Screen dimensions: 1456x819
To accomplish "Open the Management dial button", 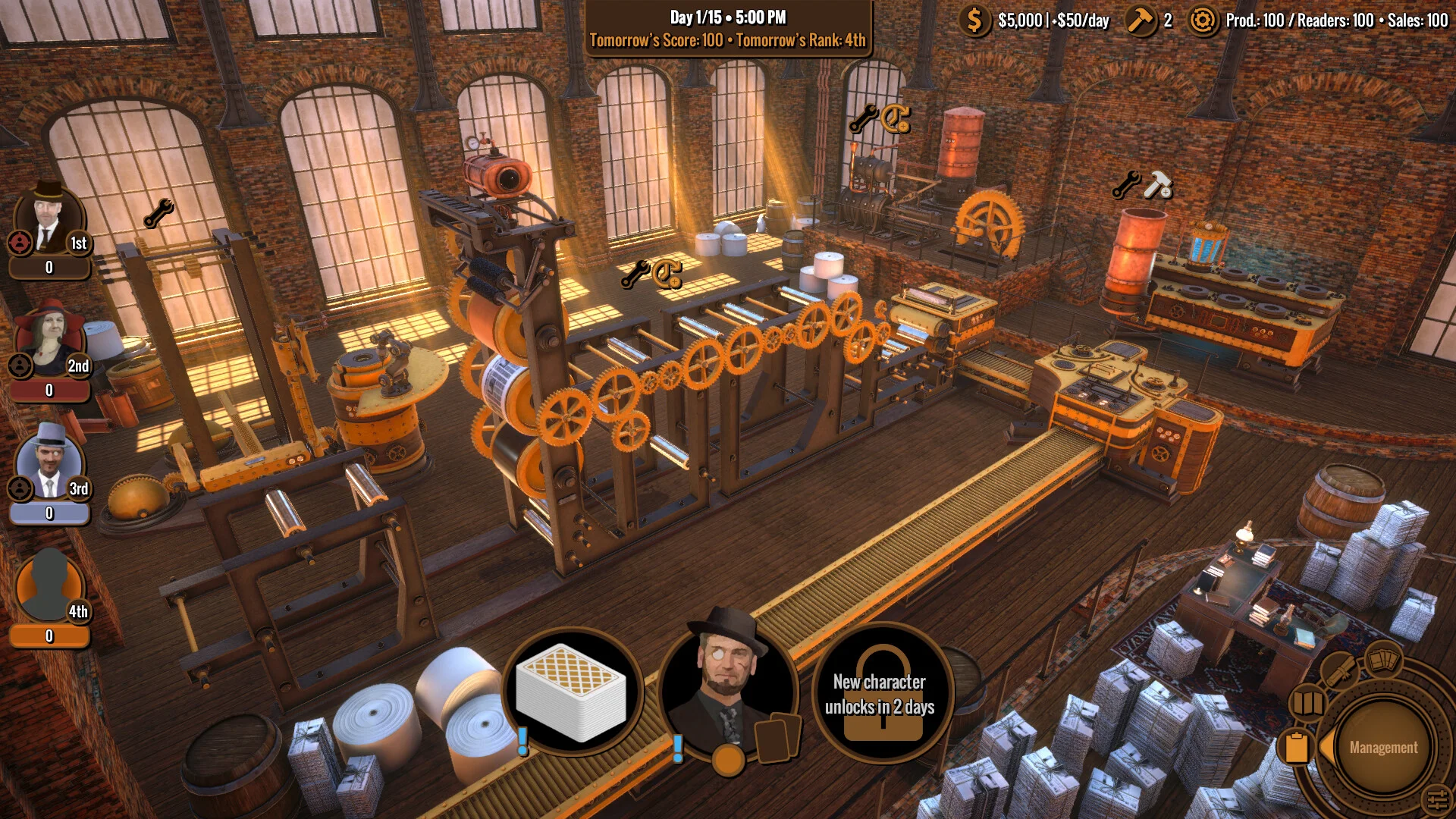I will pyautogui.click(x=1382, y=748).
